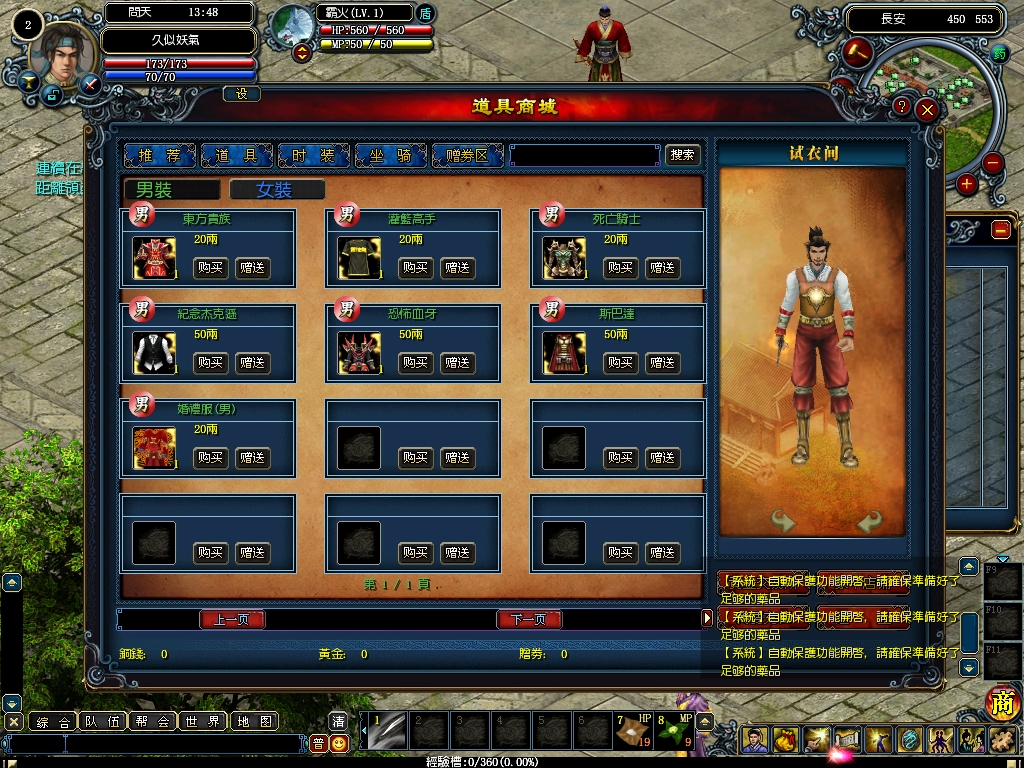Buy the 死亡騎士 costume
Viewport: 1024px width, 768px height.
click(x=621, y=268)
